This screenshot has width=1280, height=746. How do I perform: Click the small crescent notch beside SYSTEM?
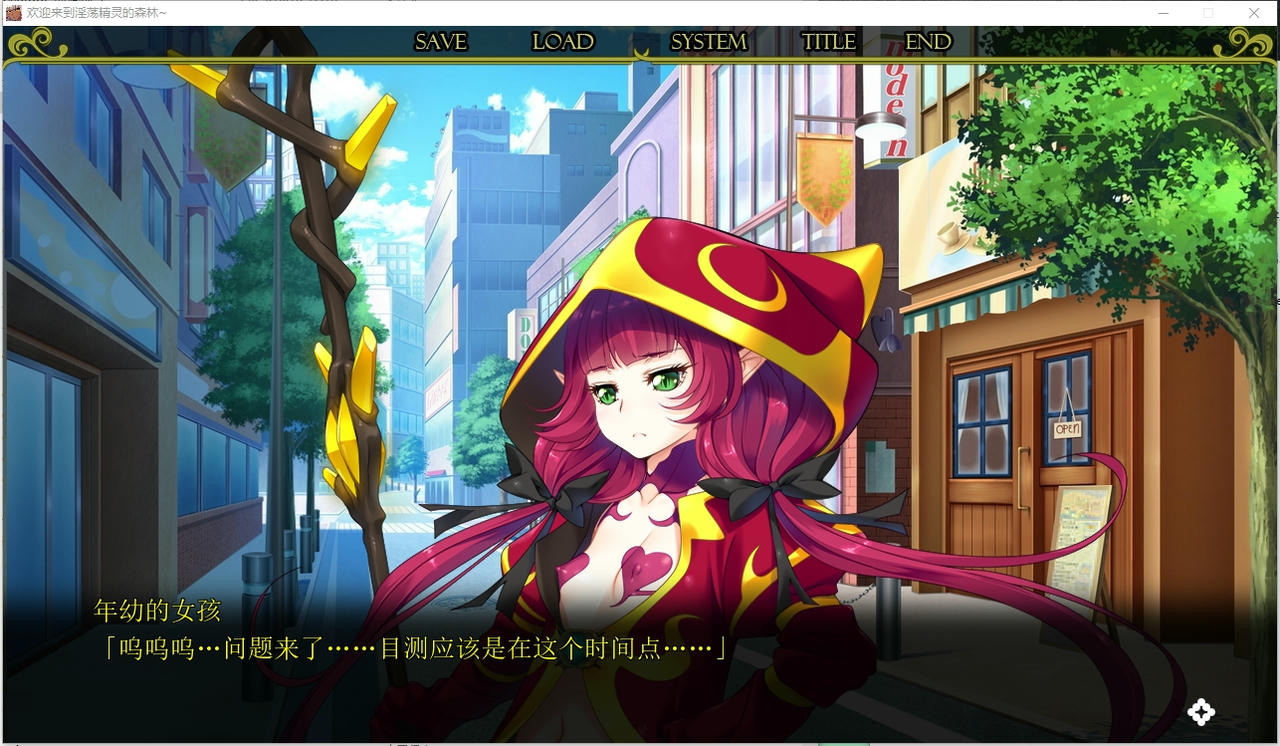pos(640,52)
